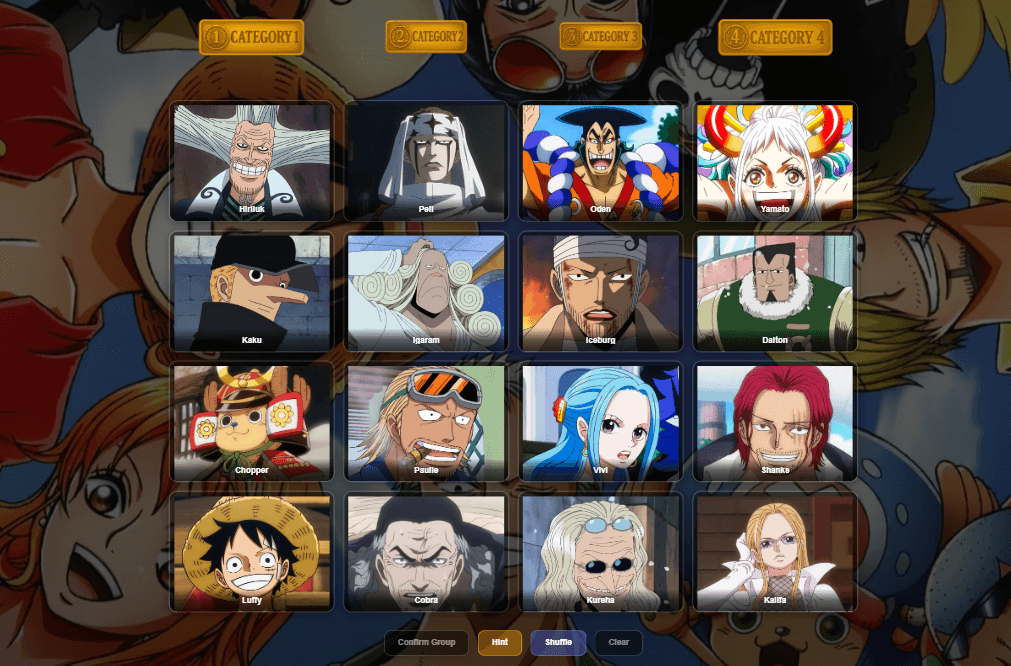Select the Chopper card

[x=252, y=422]
